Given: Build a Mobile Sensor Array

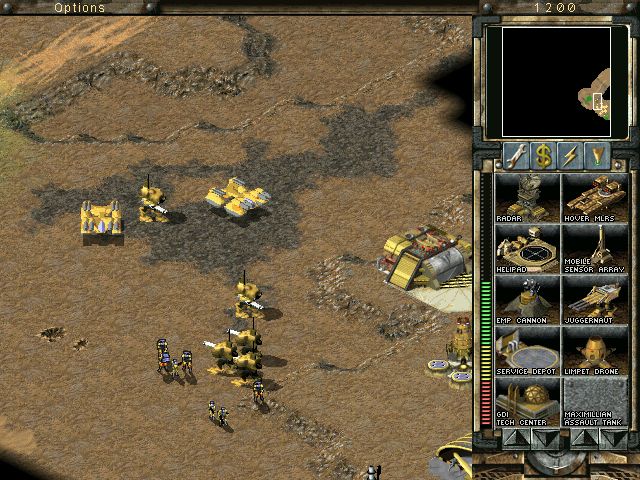Looking at the screenshot, I should point(594,248).
